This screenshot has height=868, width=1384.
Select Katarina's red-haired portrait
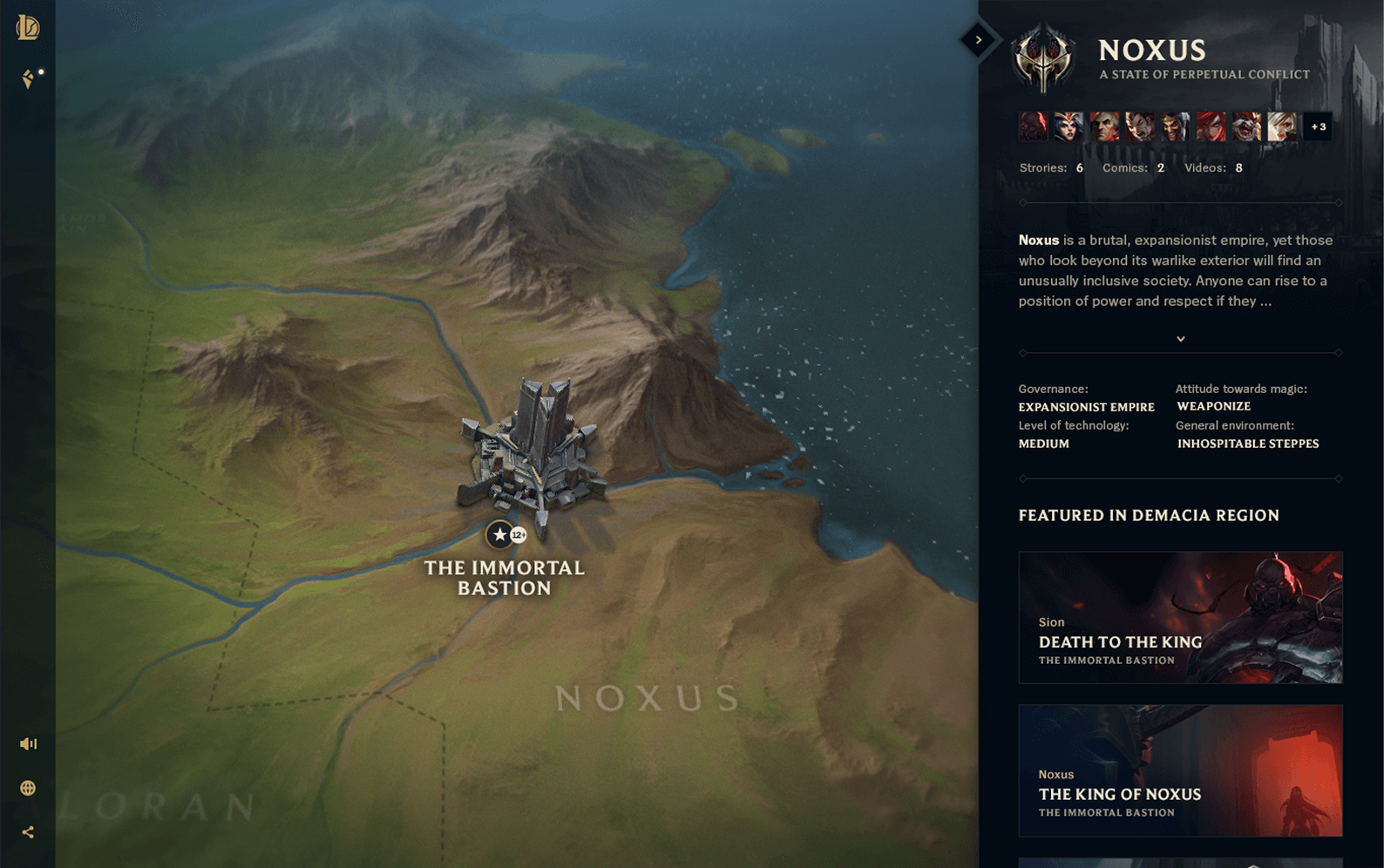(x=1211, y=127)
